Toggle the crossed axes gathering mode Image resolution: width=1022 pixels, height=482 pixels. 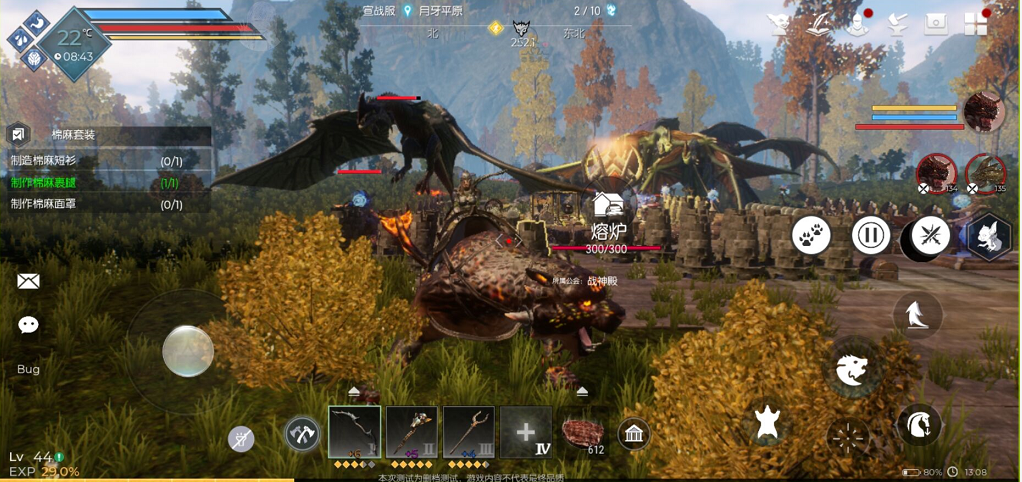pyautogui.click(x=302, y=433)
